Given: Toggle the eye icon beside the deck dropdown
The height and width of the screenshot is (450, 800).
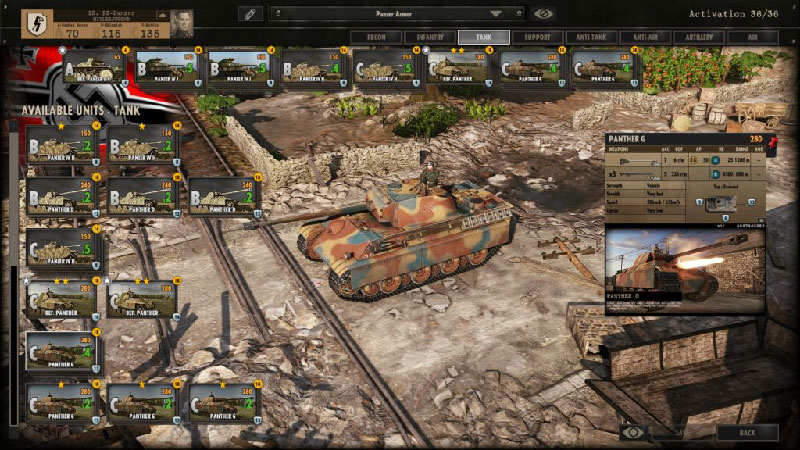Looking at the screenshot, I should click(x=543, y=14).
